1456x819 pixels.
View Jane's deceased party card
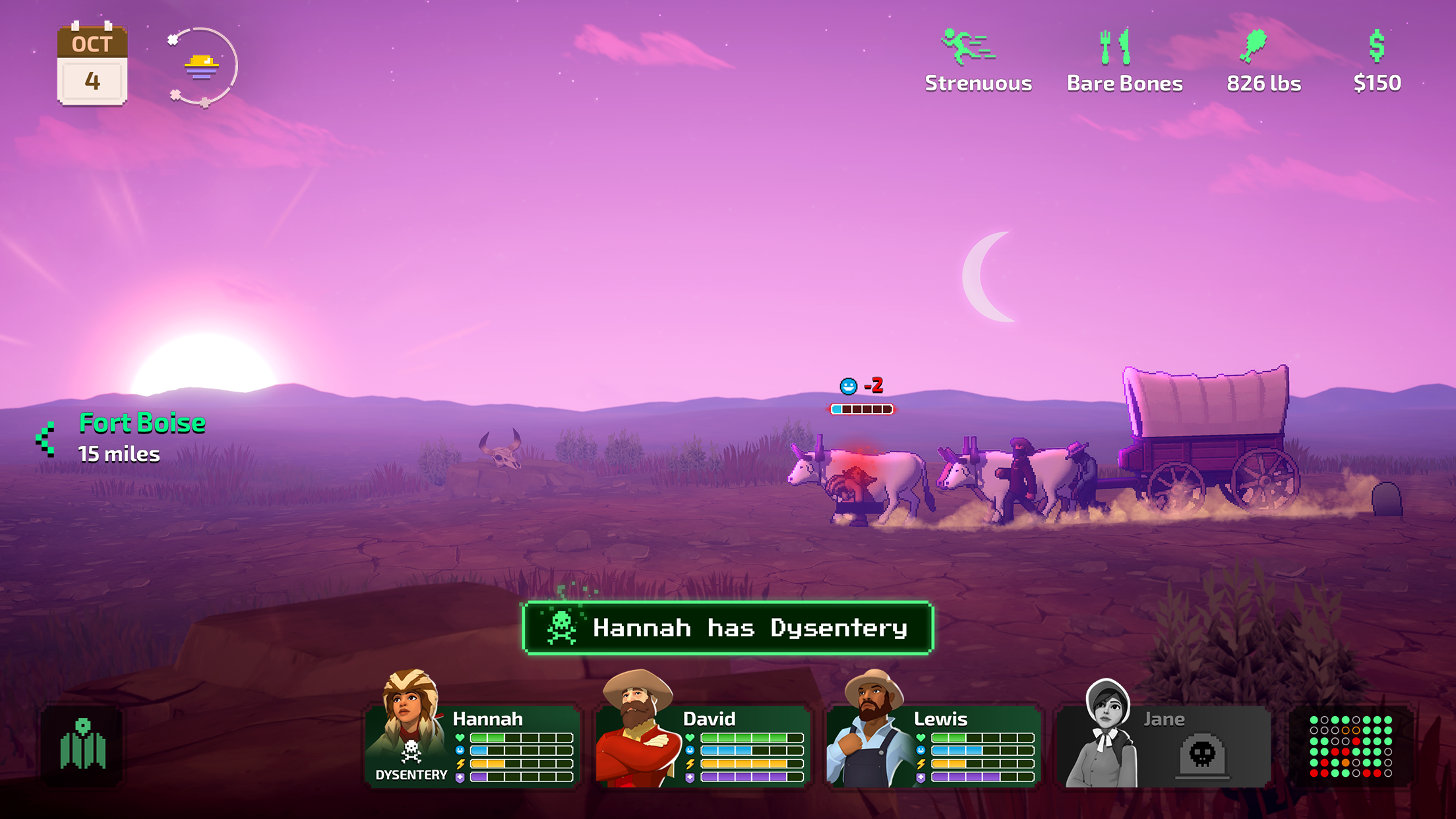point(1164,746)
